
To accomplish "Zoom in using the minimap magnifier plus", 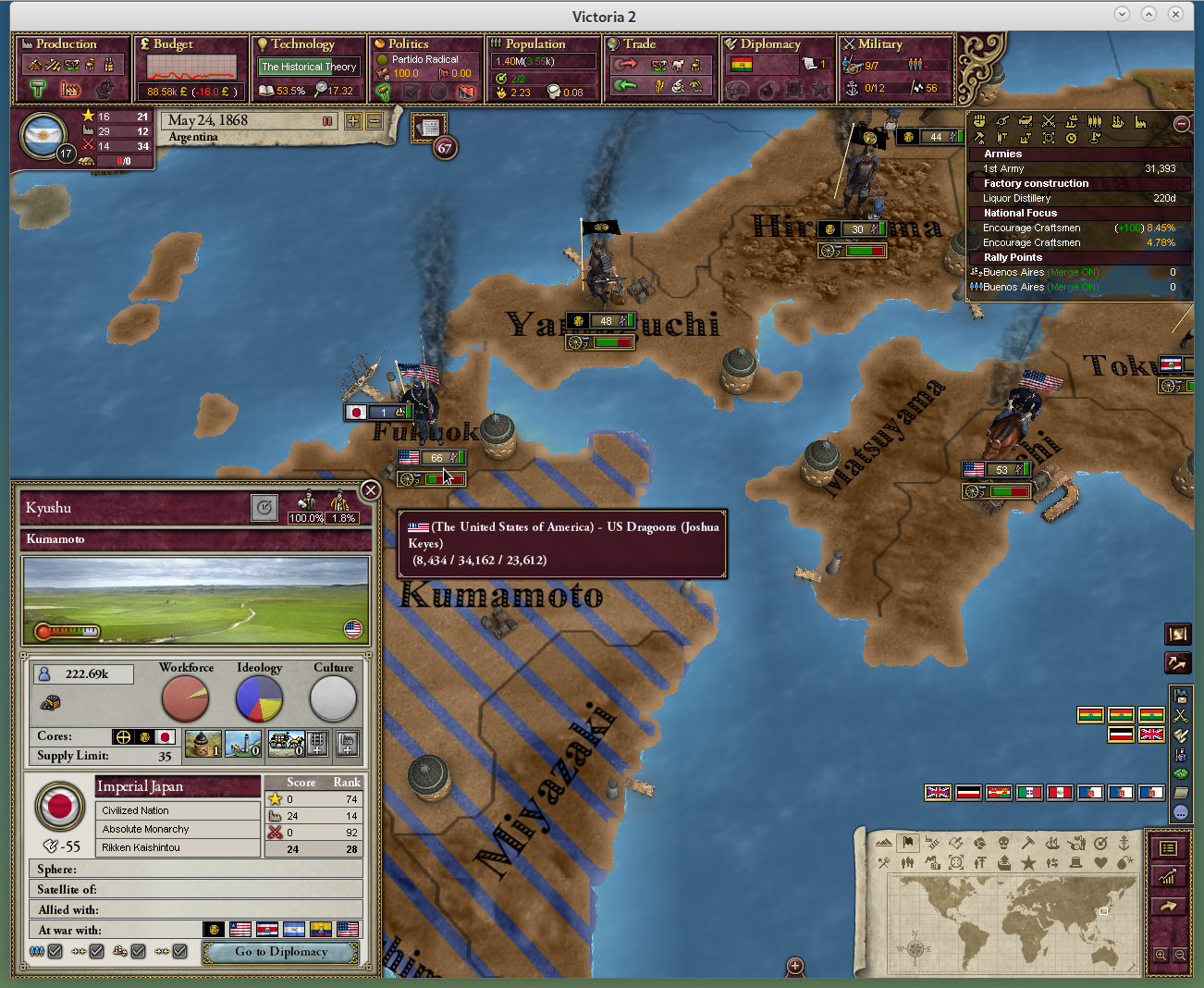I will click(1161, 955).
